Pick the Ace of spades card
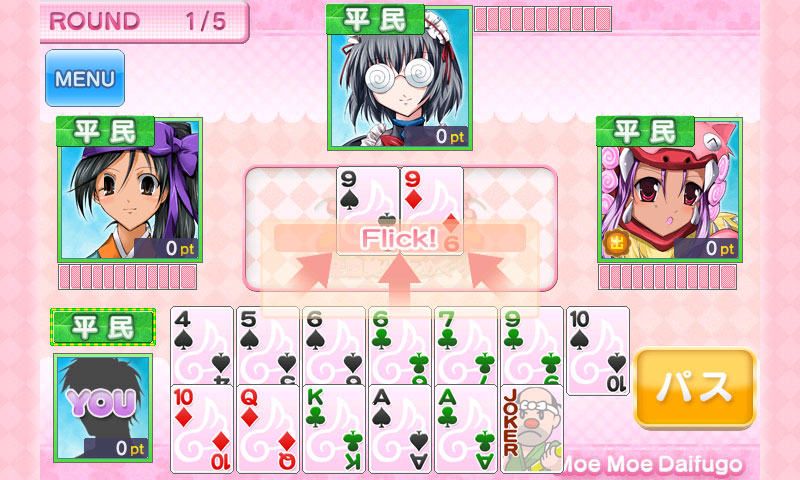Viewport: 800px width, 480px height. (x=399, y=430)
